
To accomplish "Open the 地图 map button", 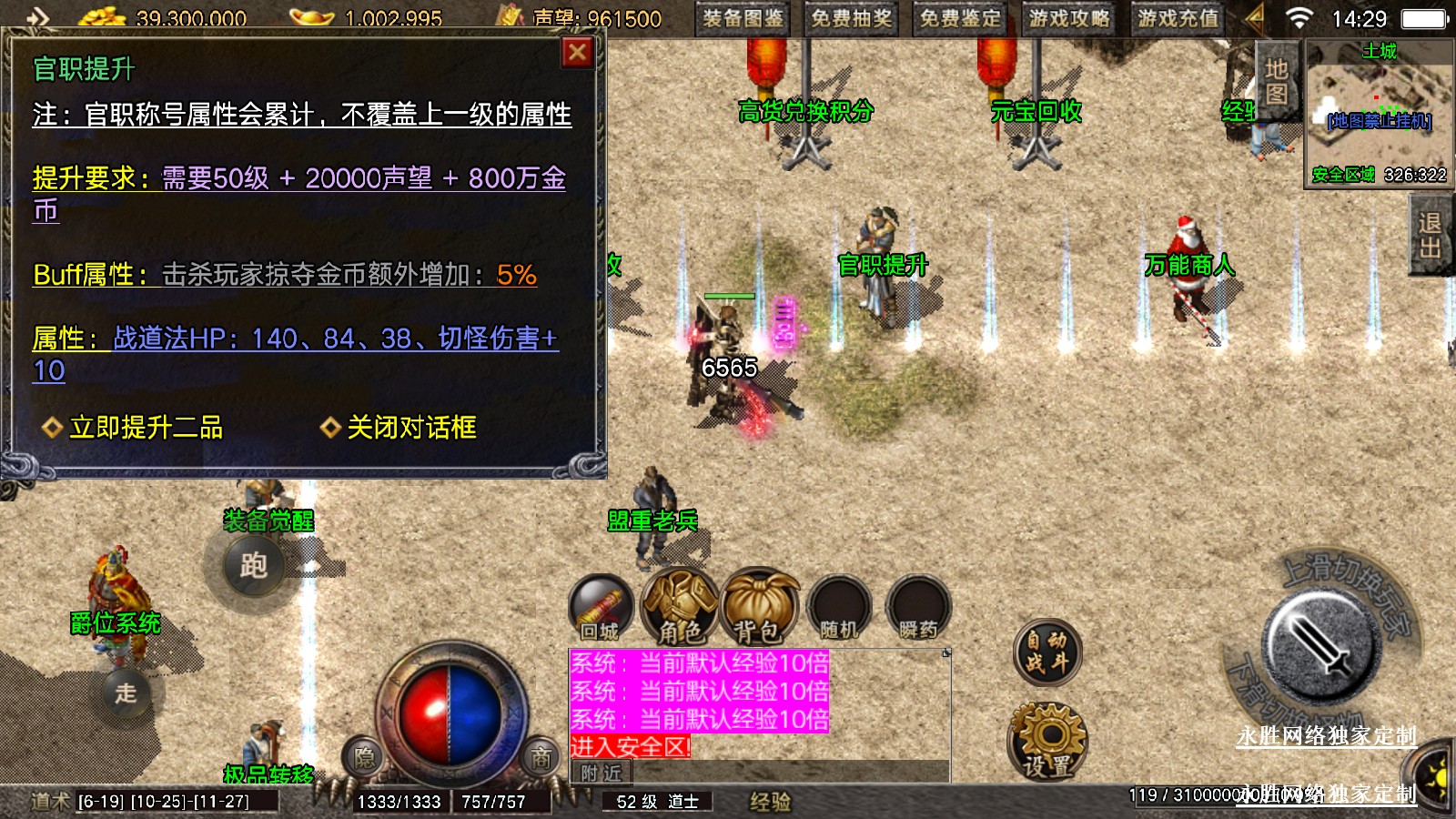I will (x=1277, y=82).
